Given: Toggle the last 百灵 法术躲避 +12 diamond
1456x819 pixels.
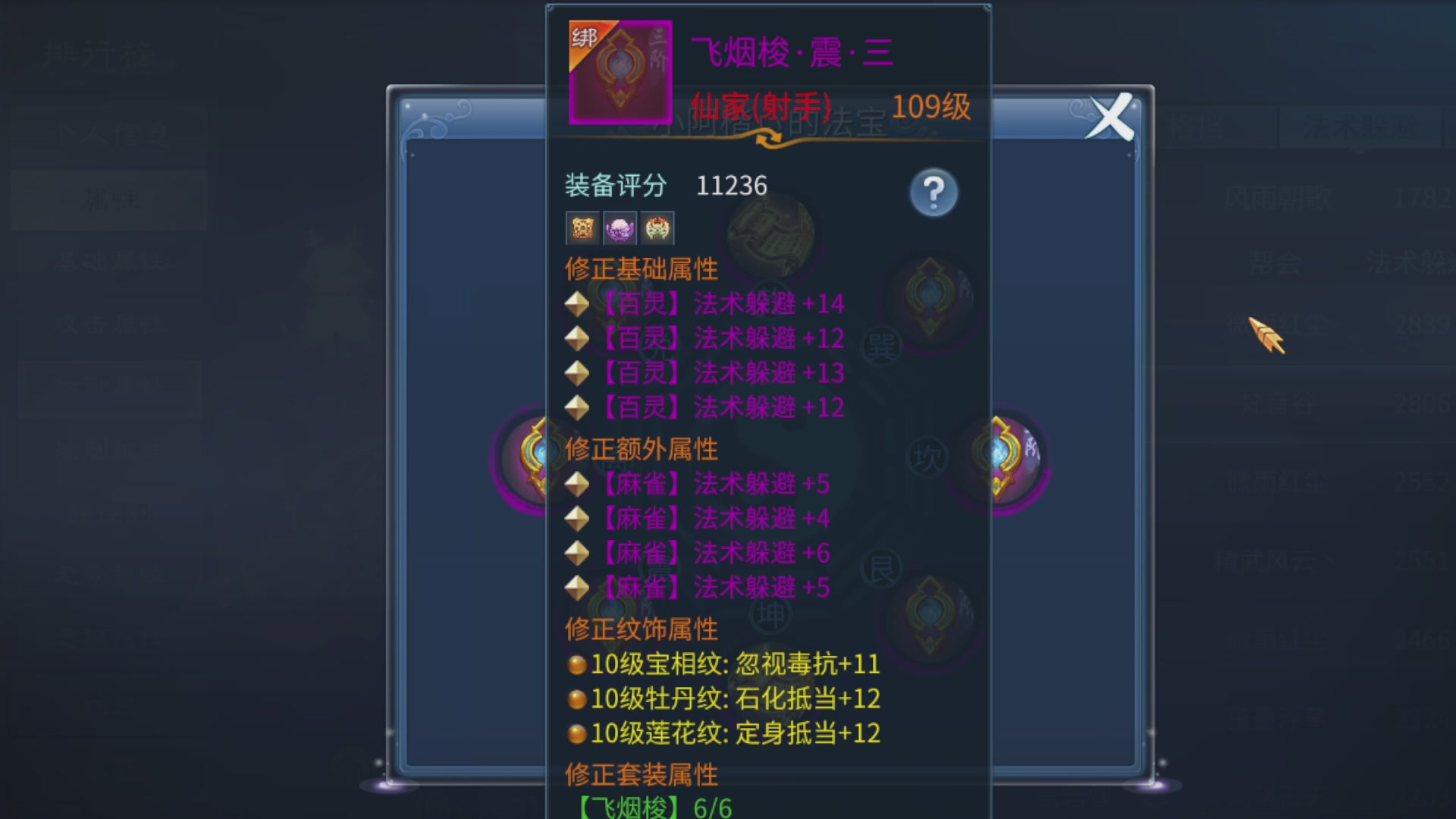Looking at the screenshot, I should [578, 407].
